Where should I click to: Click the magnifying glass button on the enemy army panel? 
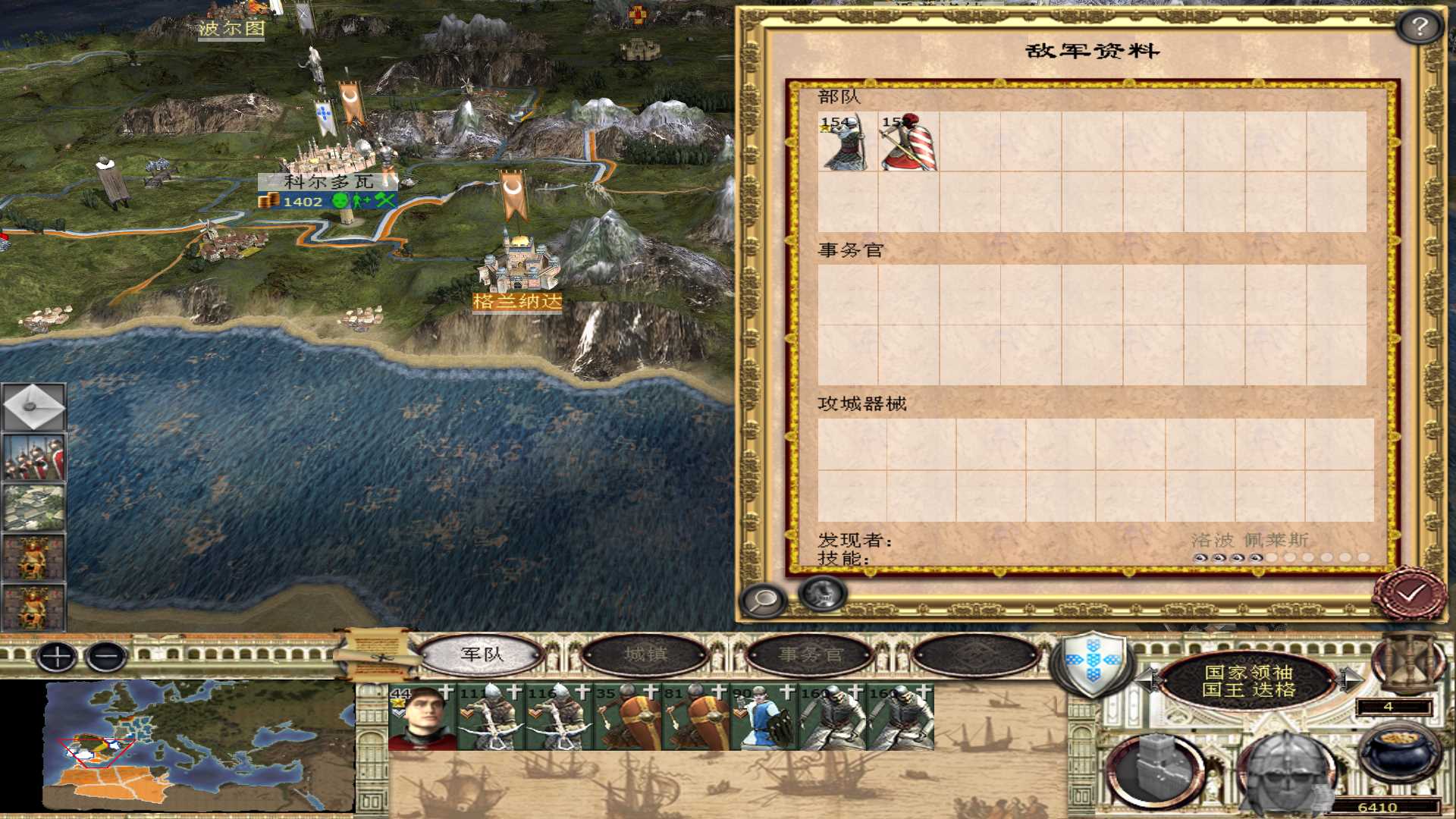pyautogui.click(x=764, y=600)
